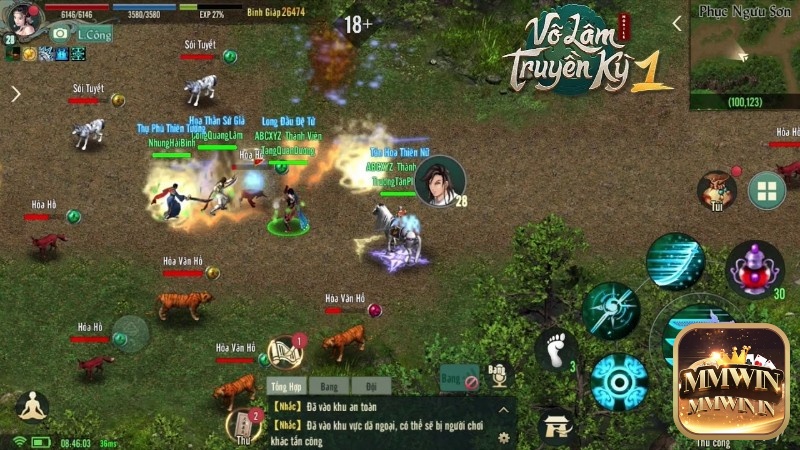Image resolution: width=800 pixels, height=450 pixels.
Task: Activate the spinning blade compass skill
Action: point(611,310)
